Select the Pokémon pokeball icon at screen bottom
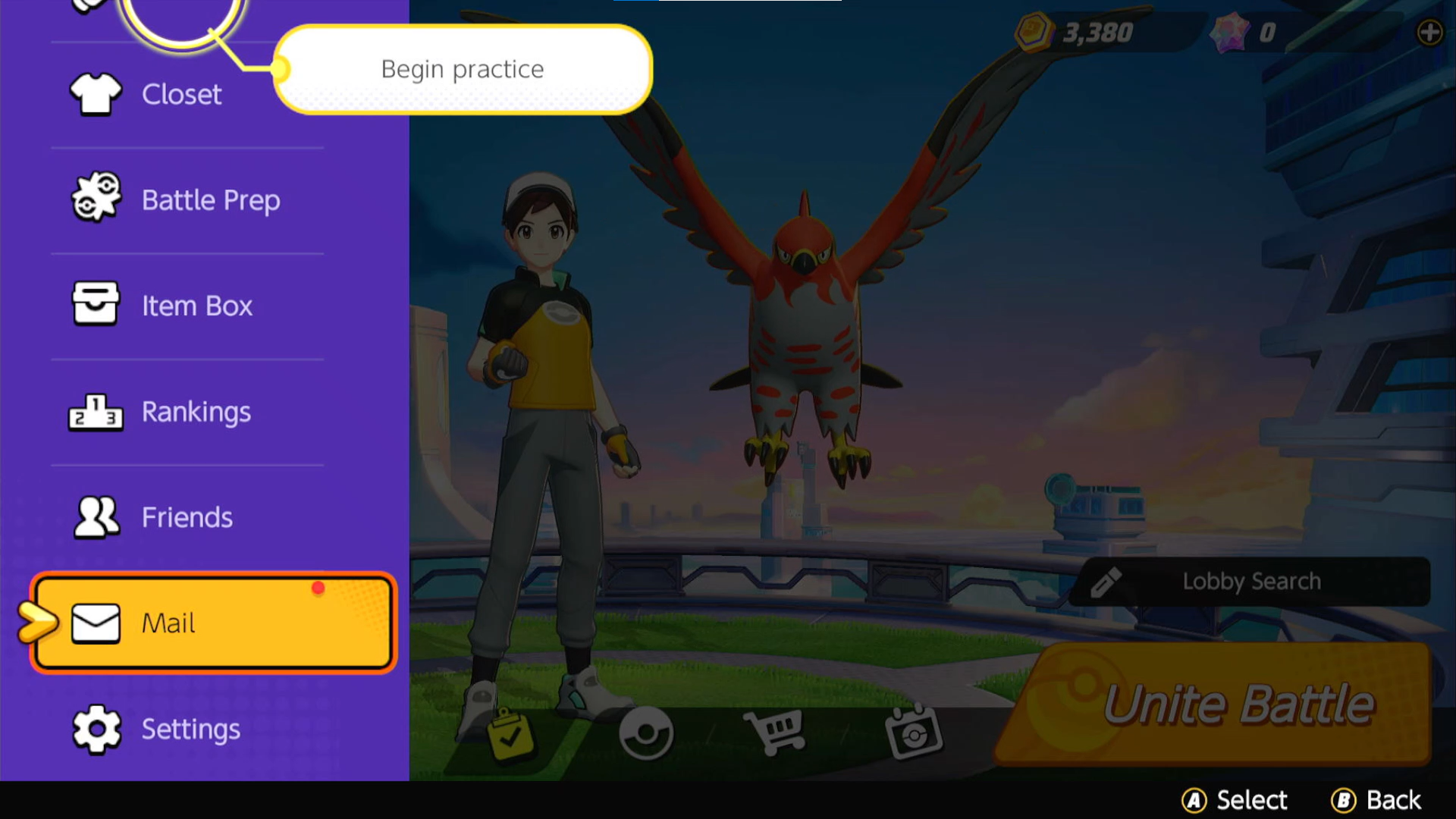 645,732
